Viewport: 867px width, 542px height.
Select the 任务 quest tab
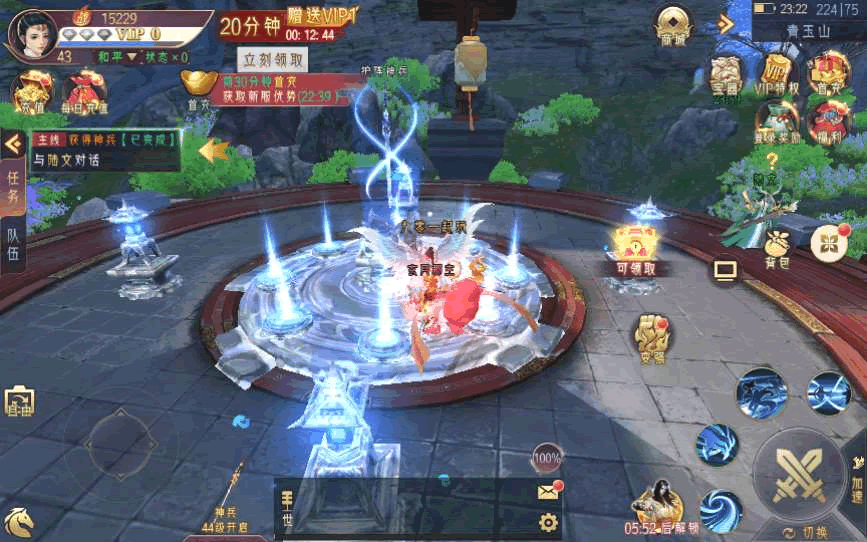click(x=13, y=187)
